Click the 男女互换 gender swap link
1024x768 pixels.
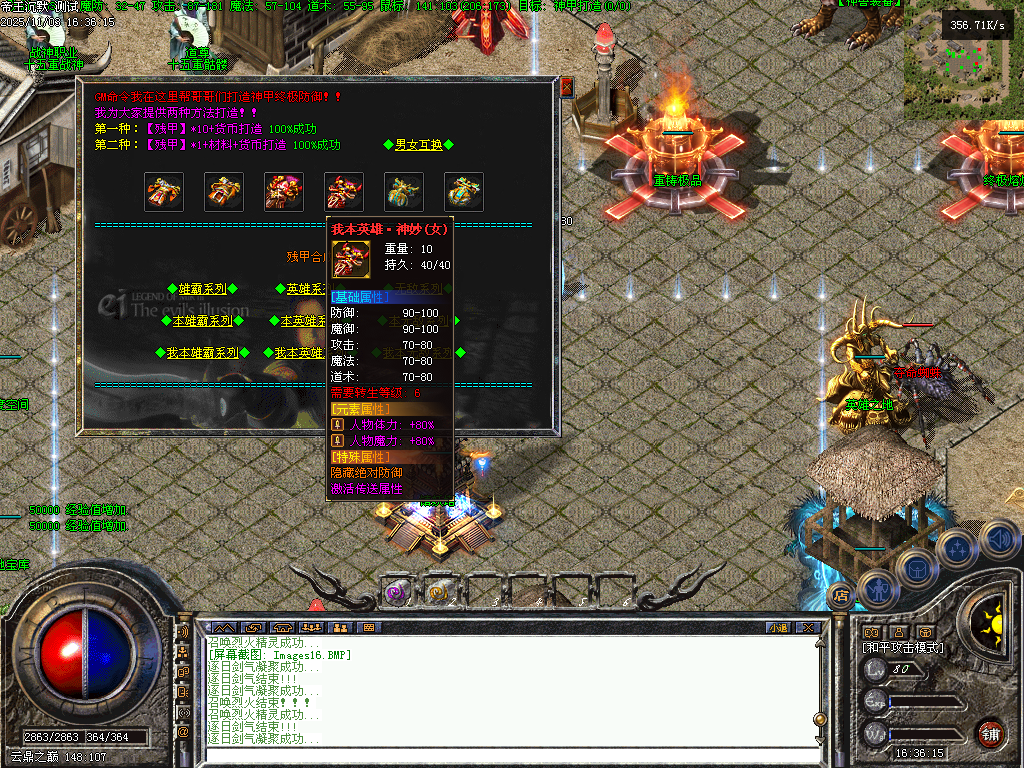click(x=418, y=145)
